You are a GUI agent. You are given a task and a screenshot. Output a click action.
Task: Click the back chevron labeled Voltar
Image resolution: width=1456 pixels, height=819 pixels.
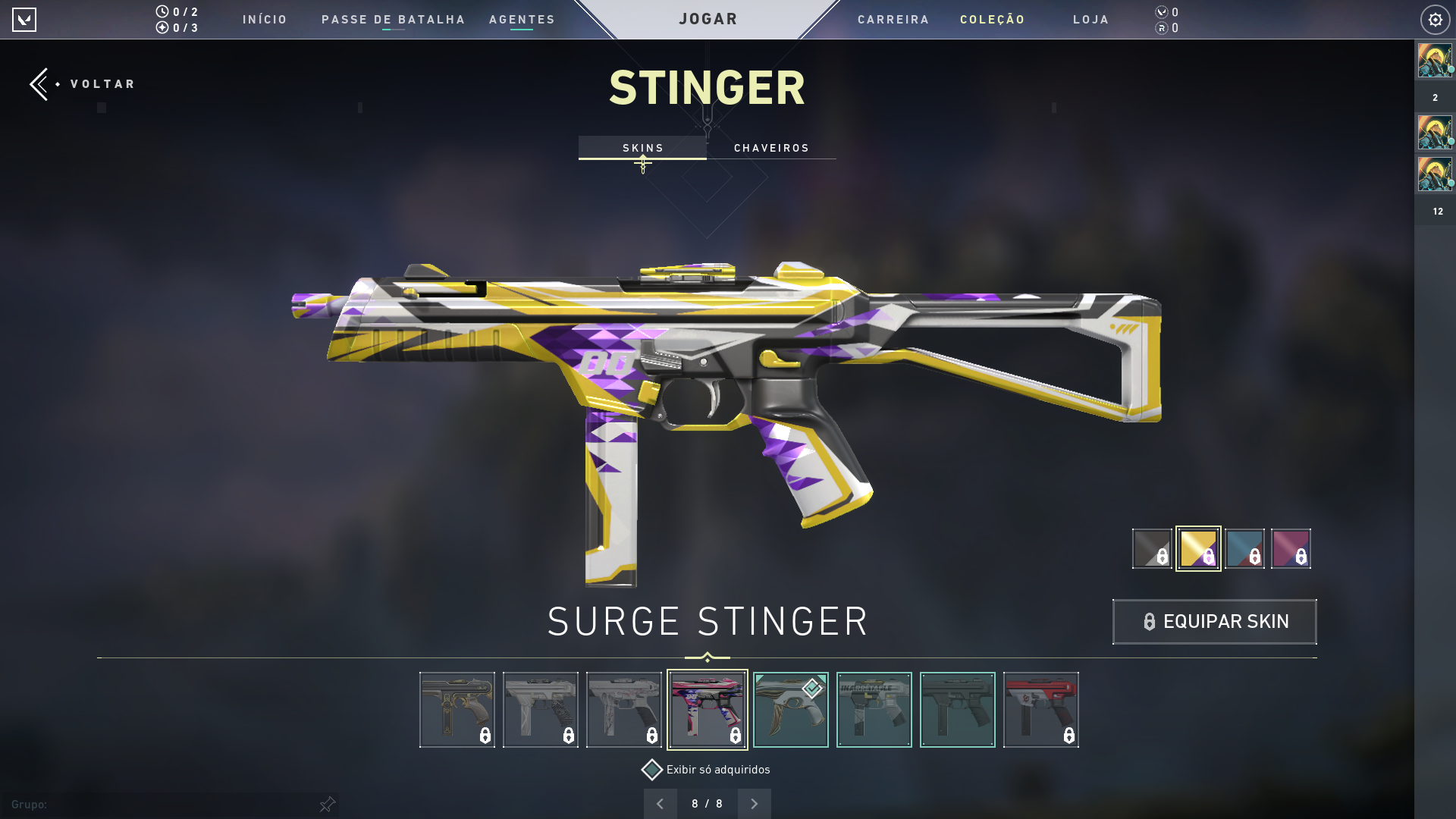39,83
